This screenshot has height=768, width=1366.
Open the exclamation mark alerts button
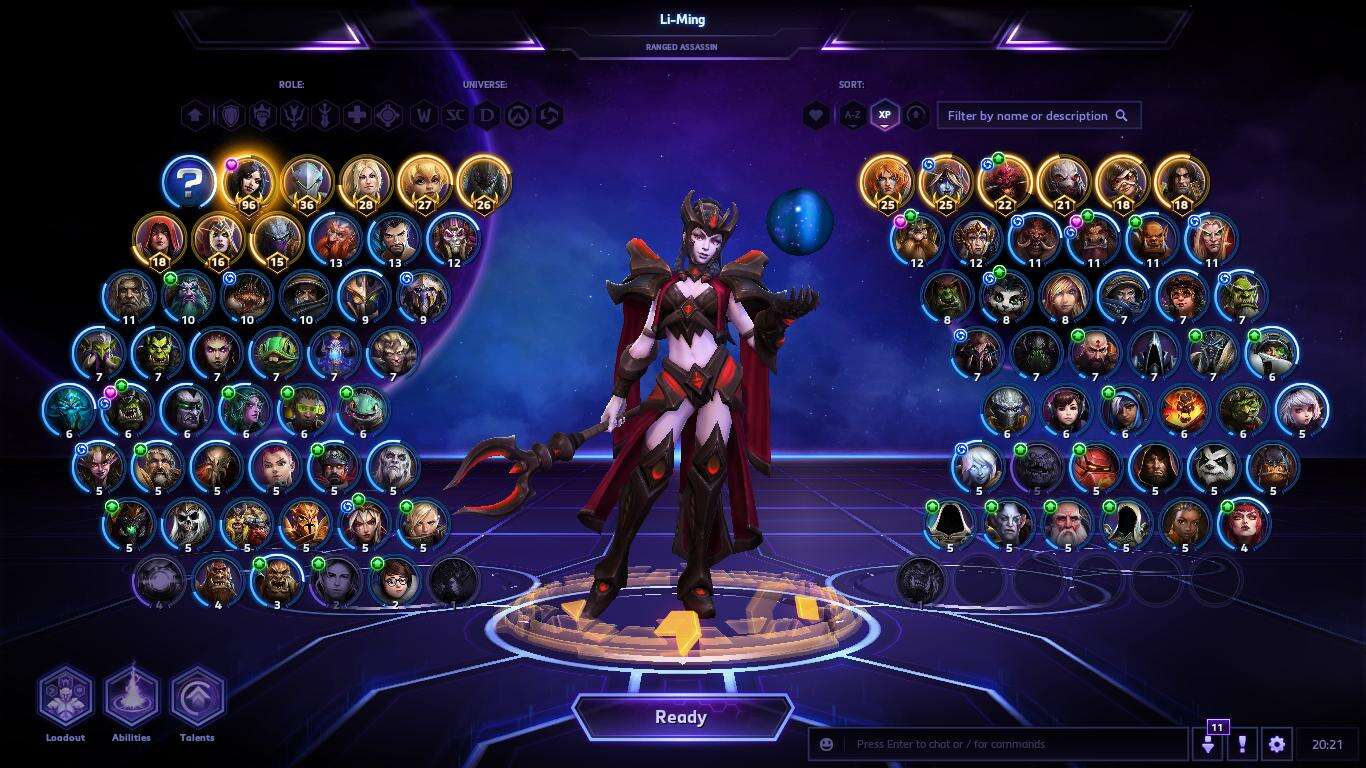[1242, 744]
